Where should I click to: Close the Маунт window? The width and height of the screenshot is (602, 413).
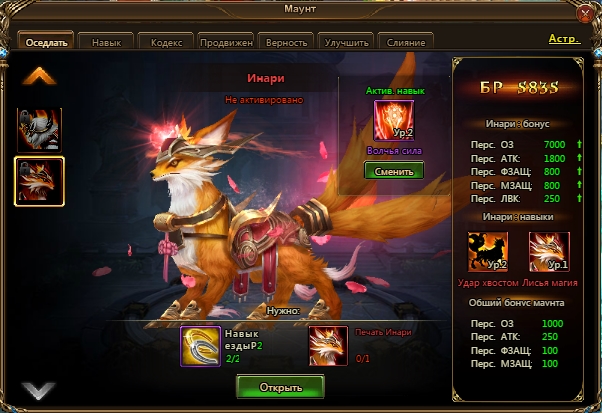click(x=586, y=13)
